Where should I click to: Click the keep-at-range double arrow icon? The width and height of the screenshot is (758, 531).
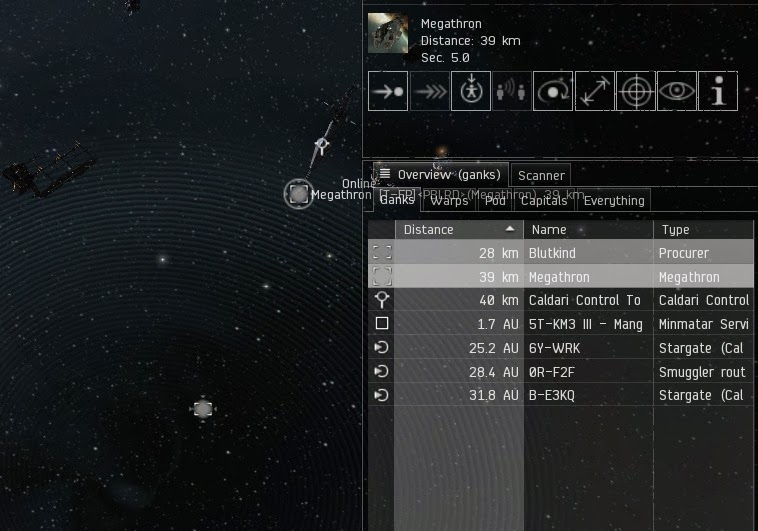pyautogui.click(x=594, y=91)
